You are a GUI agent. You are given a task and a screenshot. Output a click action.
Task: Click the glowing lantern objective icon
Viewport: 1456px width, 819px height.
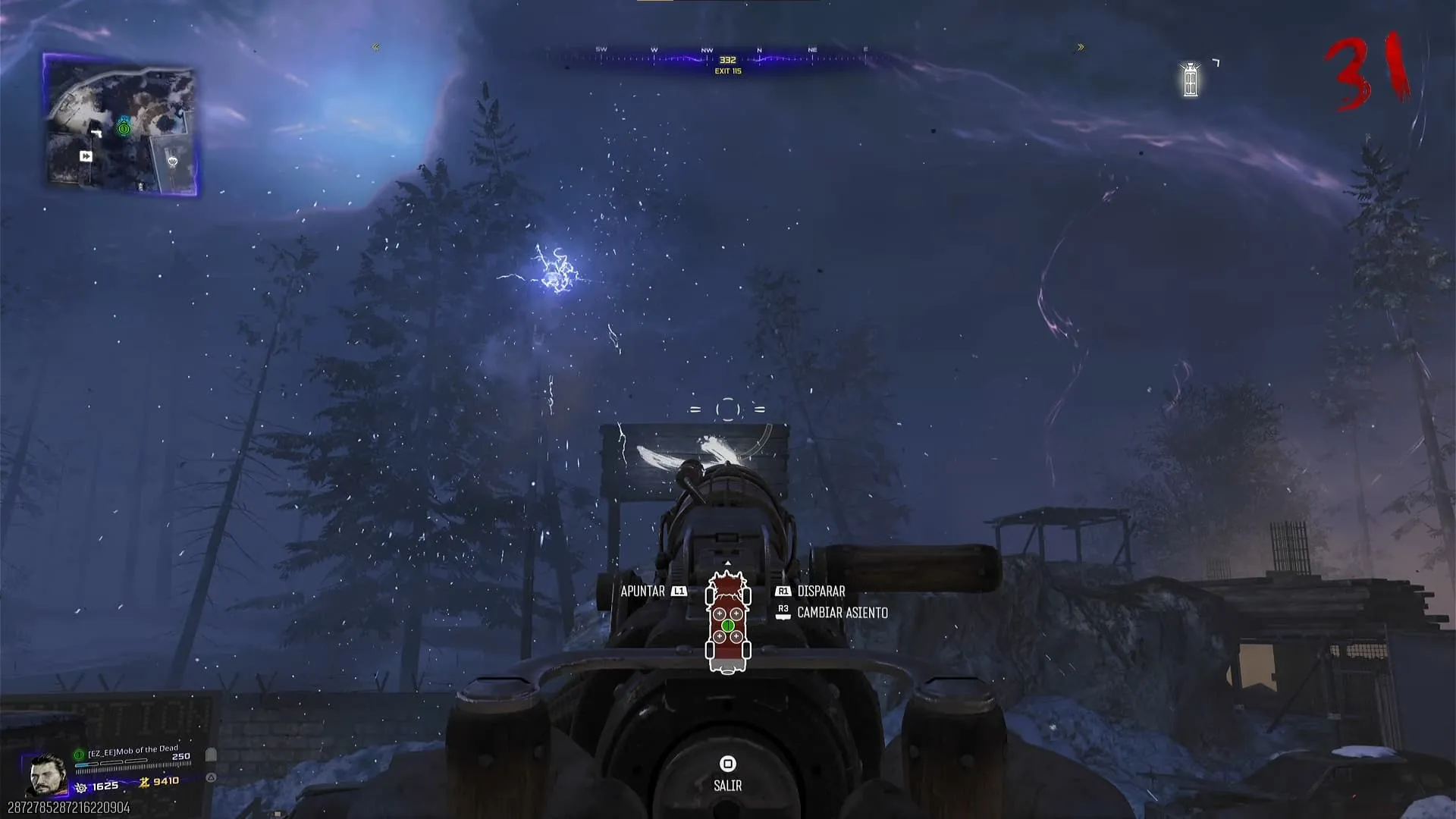point(1191,80)
